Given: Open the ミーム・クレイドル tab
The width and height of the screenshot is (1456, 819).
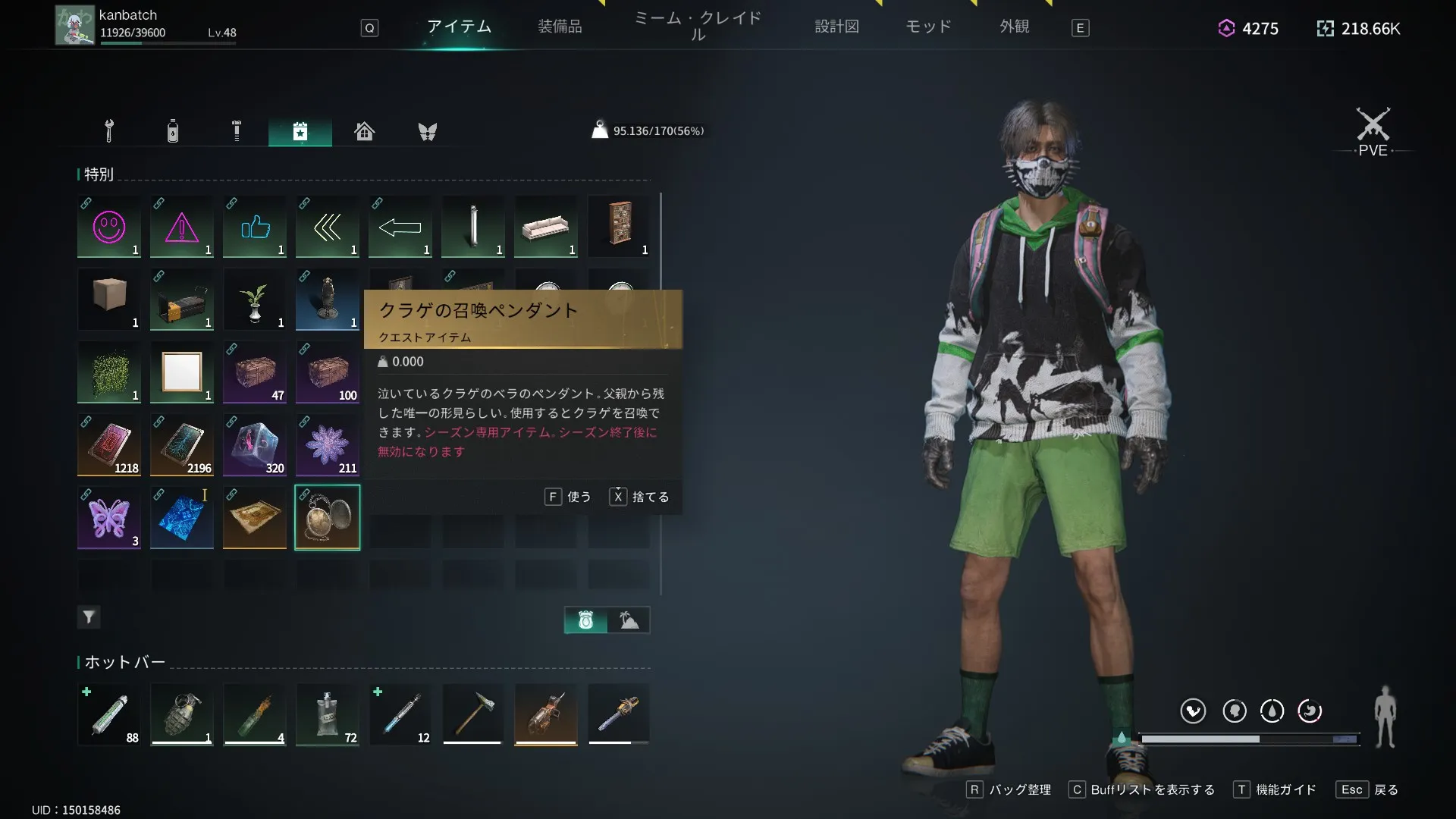Looking at the screenshot, I should click(x=698, y=27).
